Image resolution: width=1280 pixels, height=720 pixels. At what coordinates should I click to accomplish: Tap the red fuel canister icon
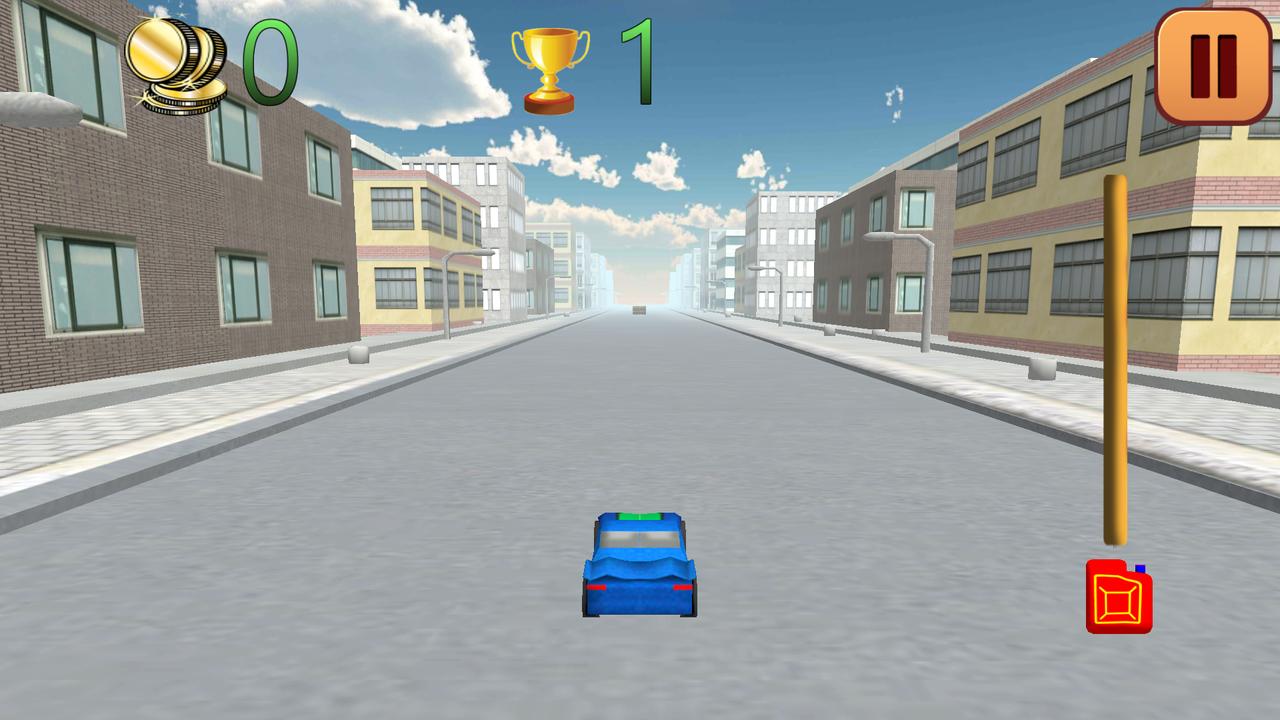[x=1121, y=597]
